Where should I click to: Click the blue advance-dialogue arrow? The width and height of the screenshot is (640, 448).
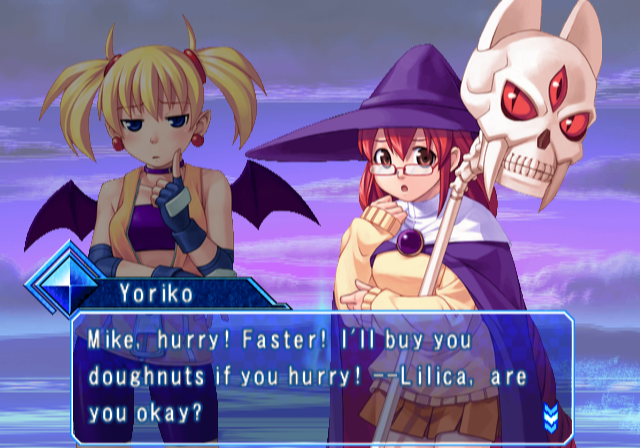click(x=549, y=414)
